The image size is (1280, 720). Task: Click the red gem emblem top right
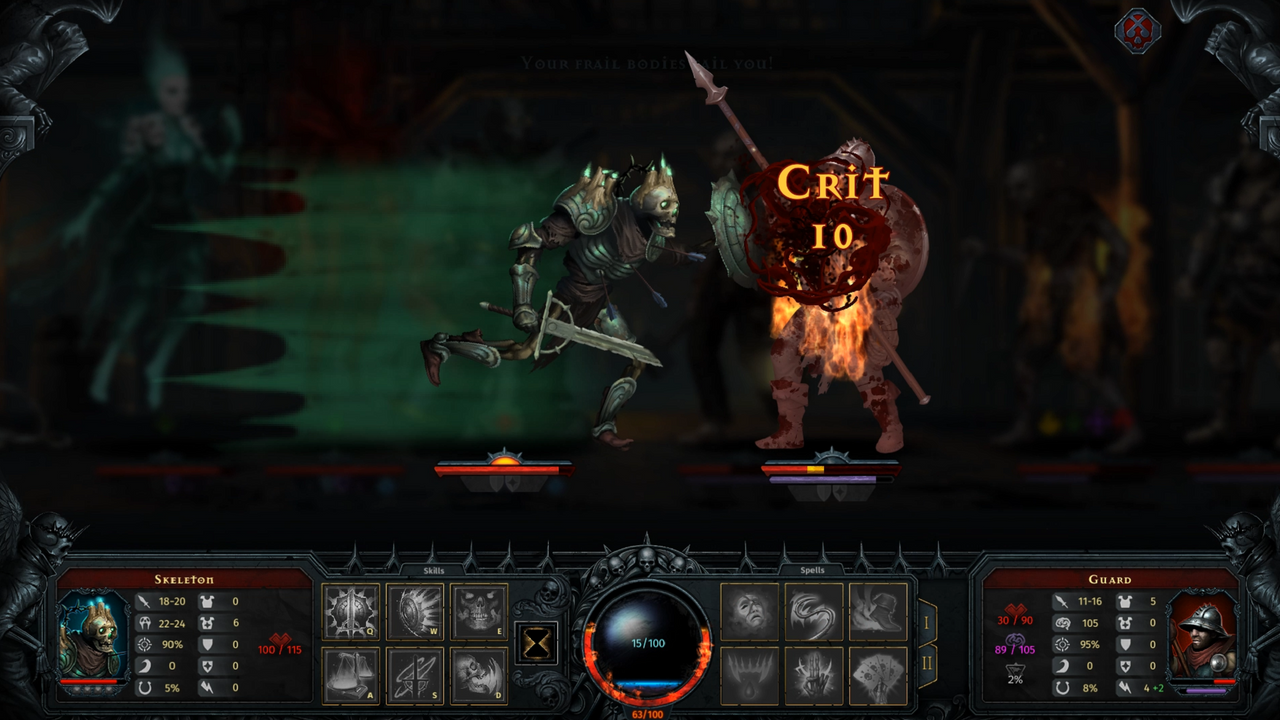[x=1137, y=29]
